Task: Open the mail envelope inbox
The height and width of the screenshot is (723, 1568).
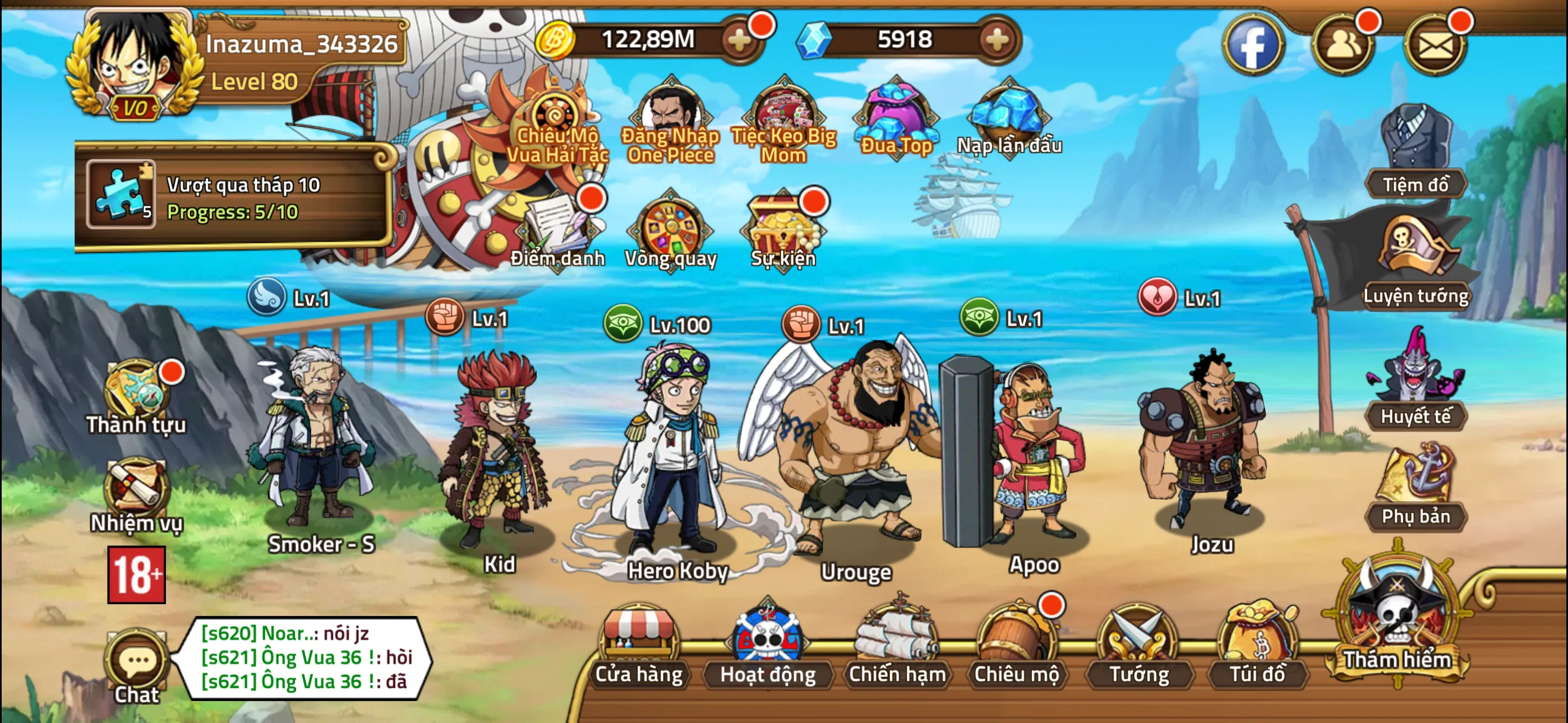Action: 1435,44
